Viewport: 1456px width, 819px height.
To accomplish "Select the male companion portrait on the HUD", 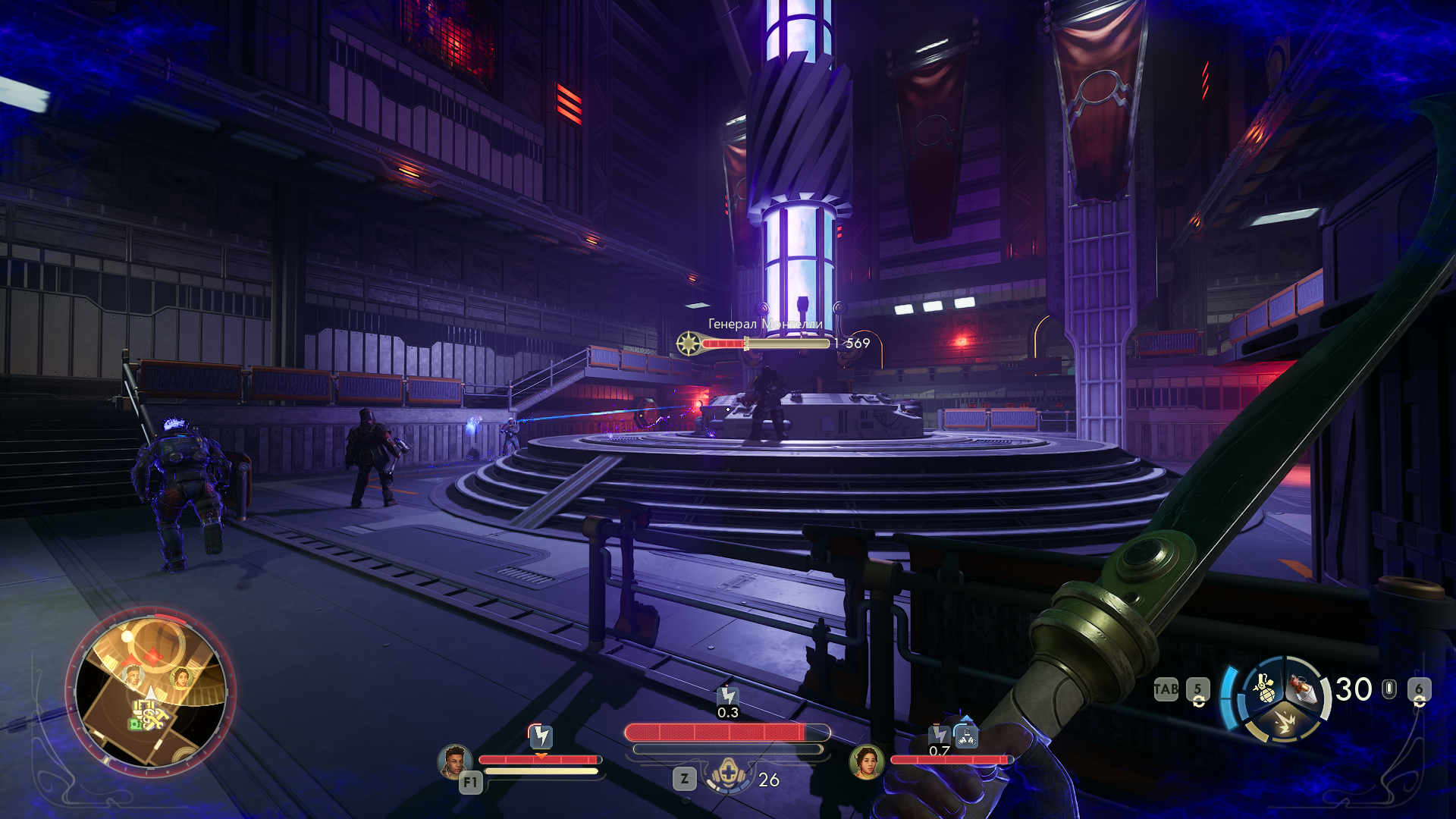I will tap(454, 761).
